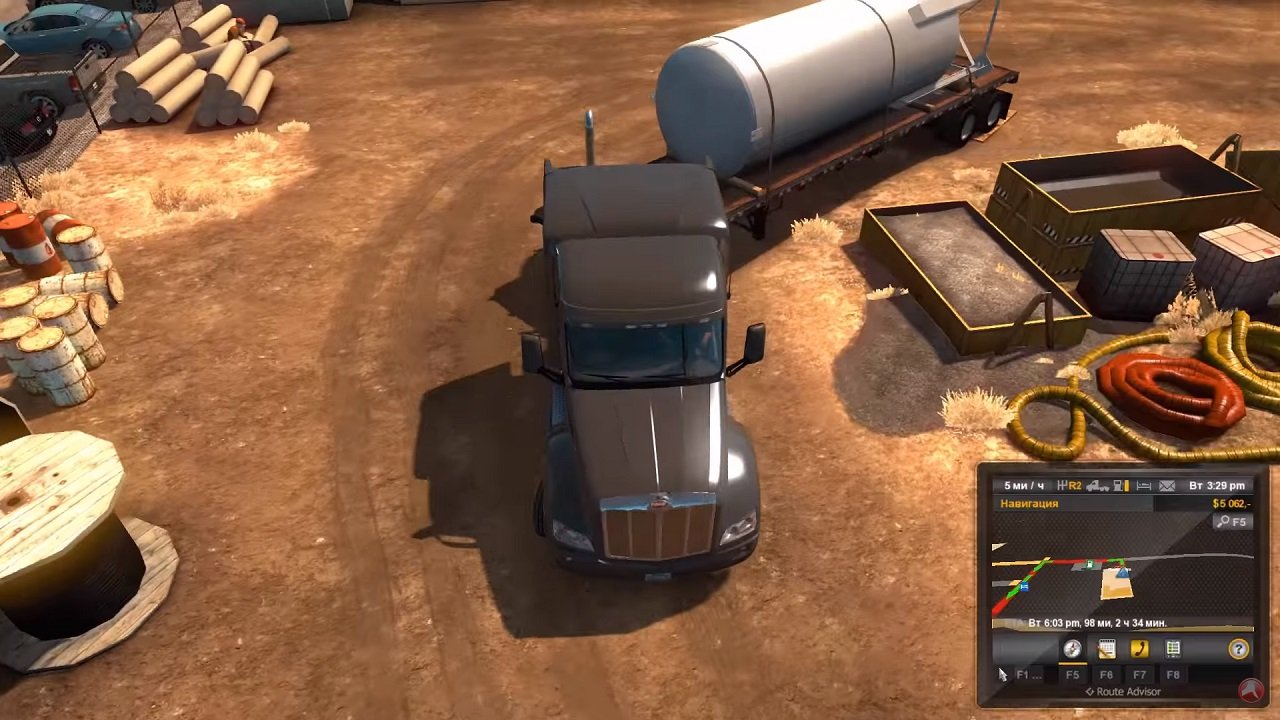The width and height of the screenshot is (1280, 720).
Task: Click the yellow phone icon
Action: 1139,648
